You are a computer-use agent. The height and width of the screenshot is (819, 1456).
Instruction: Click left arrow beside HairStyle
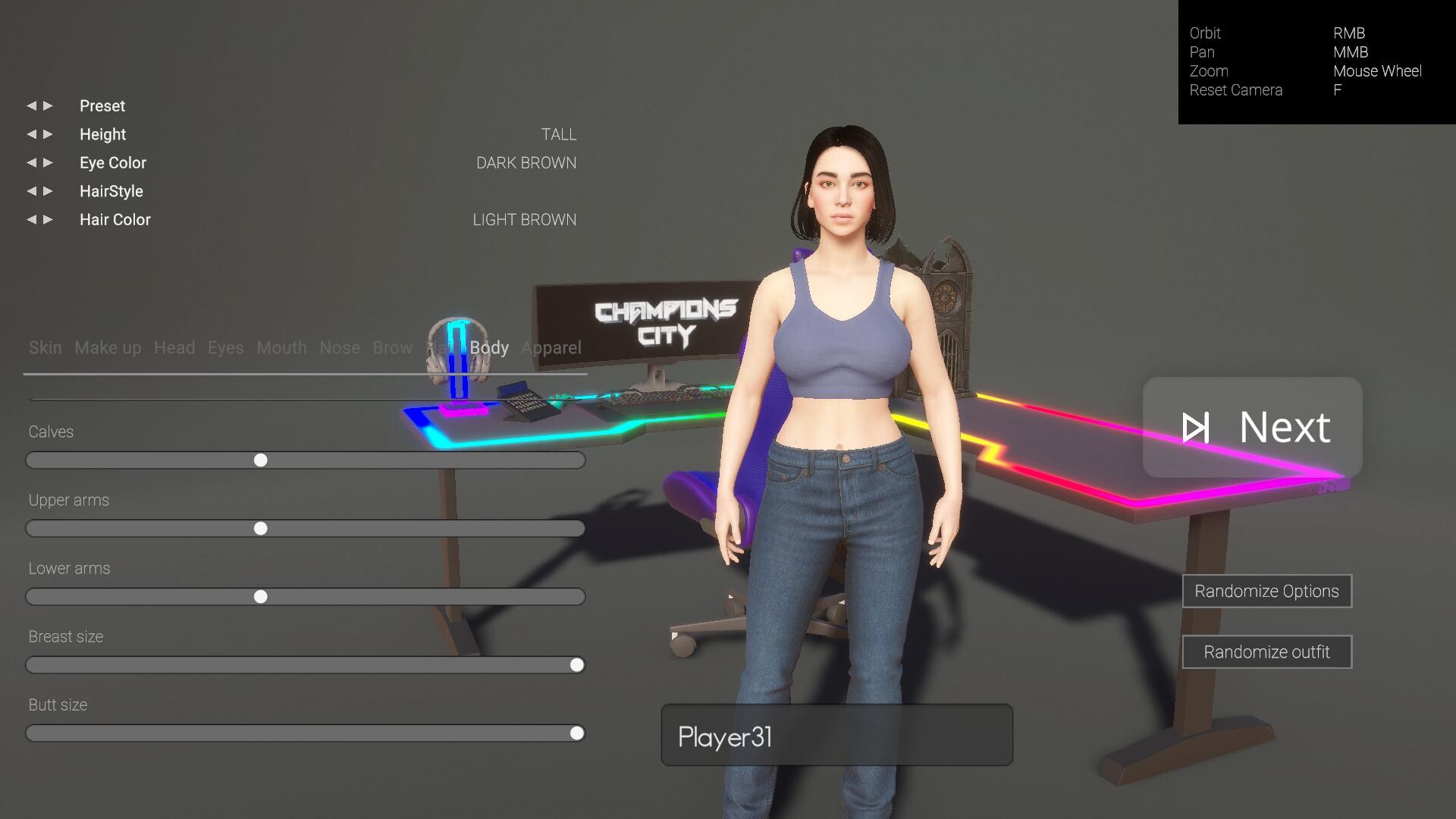coord(31,191)
